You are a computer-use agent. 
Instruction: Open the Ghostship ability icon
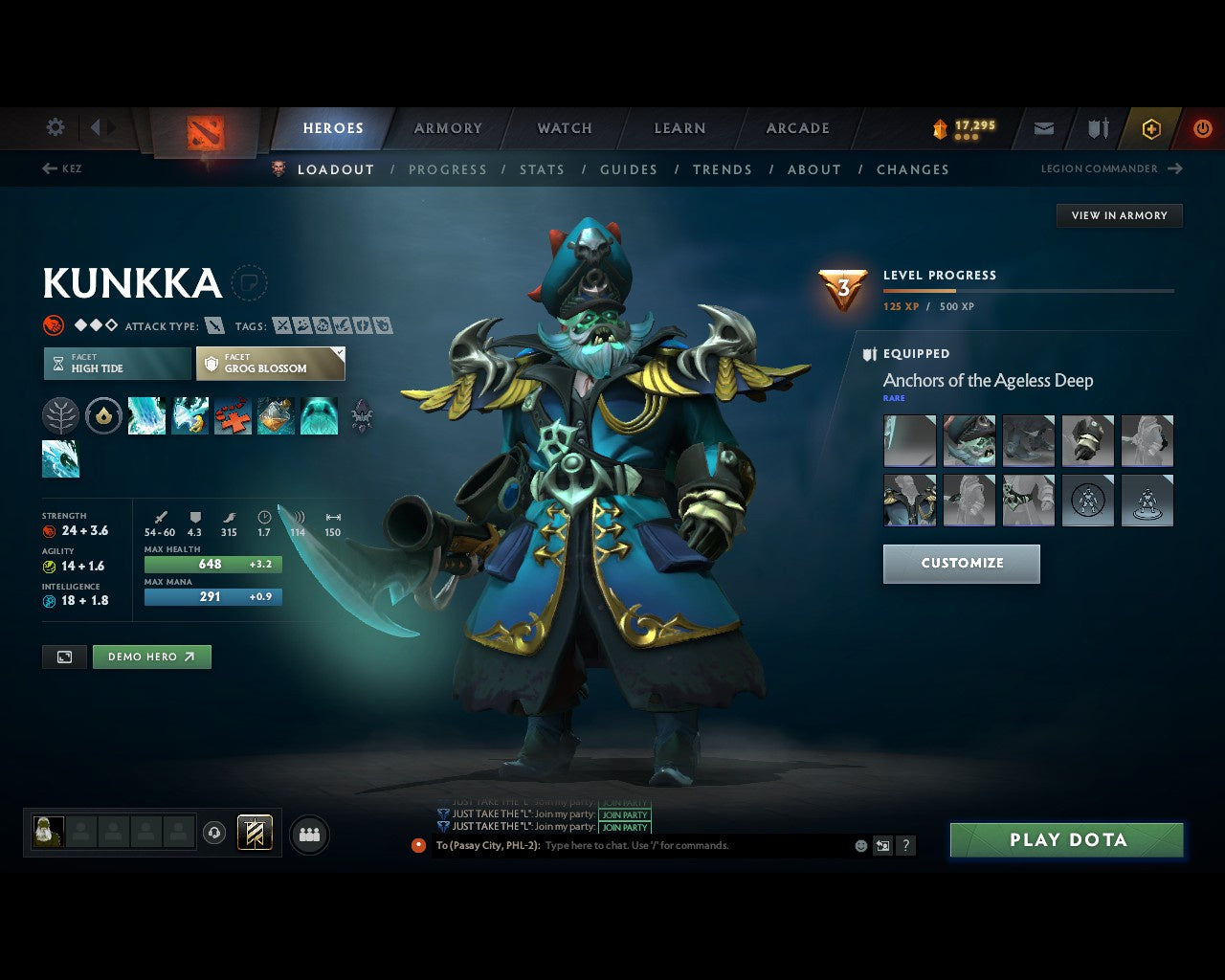click(x=320, y=415)
